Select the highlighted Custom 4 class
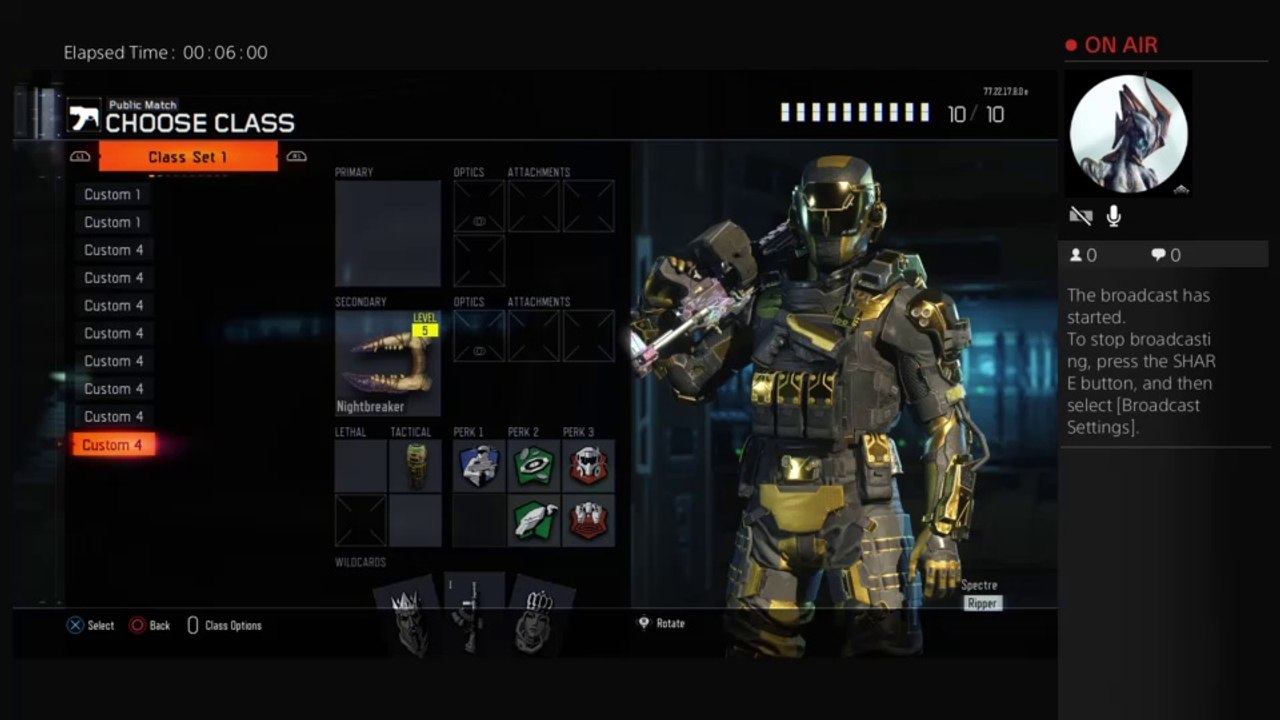 (x=112, y=445)
